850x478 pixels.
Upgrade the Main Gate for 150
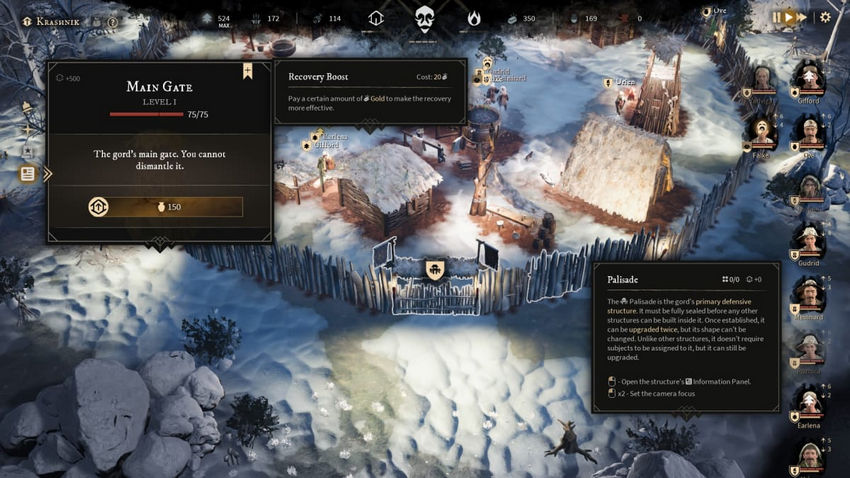point(165,207)
